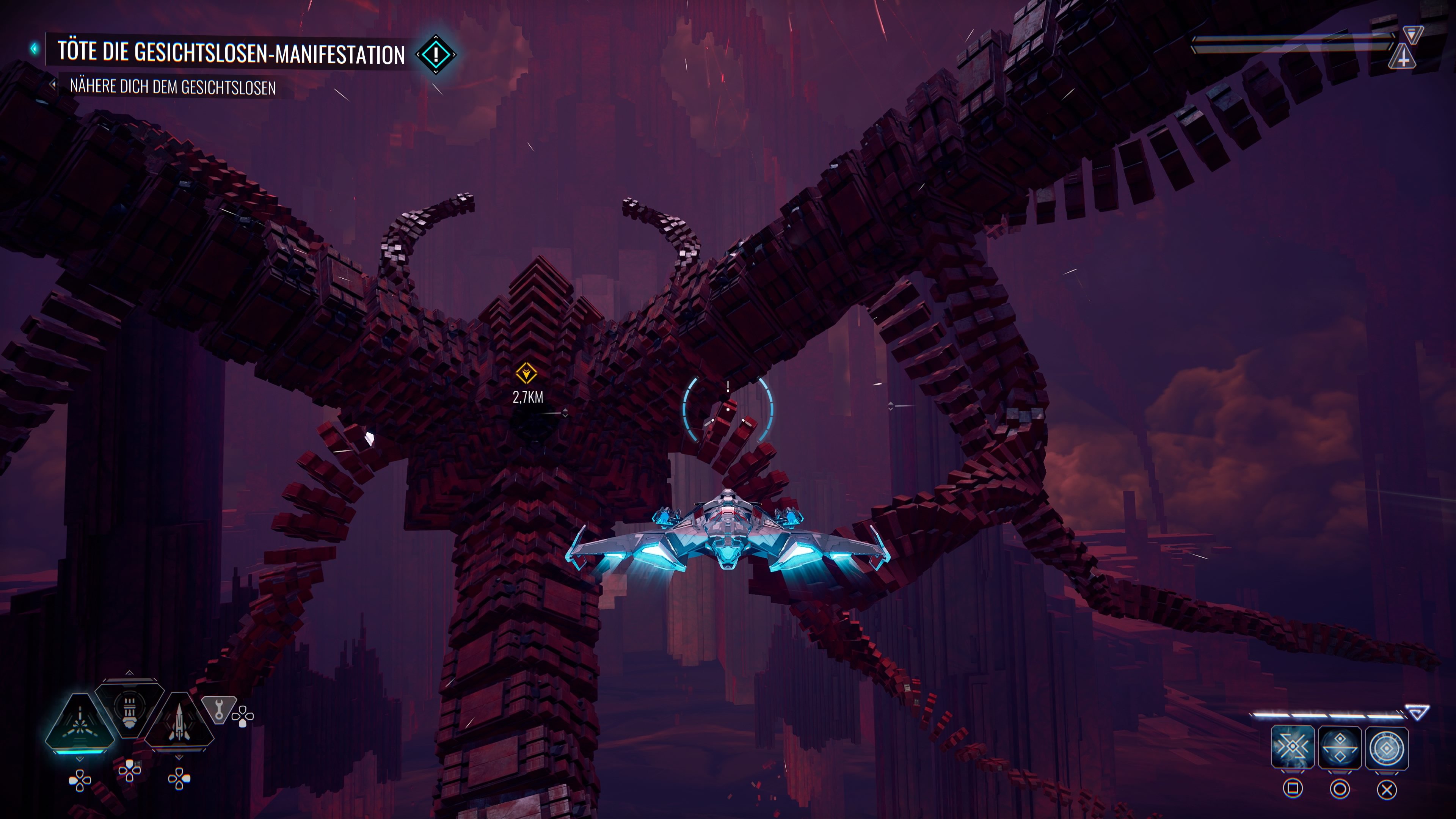This screenshot has height=819, width=1456.
Task: Activate the two-diamonds sphere ability
Action: pos(1340,748)
